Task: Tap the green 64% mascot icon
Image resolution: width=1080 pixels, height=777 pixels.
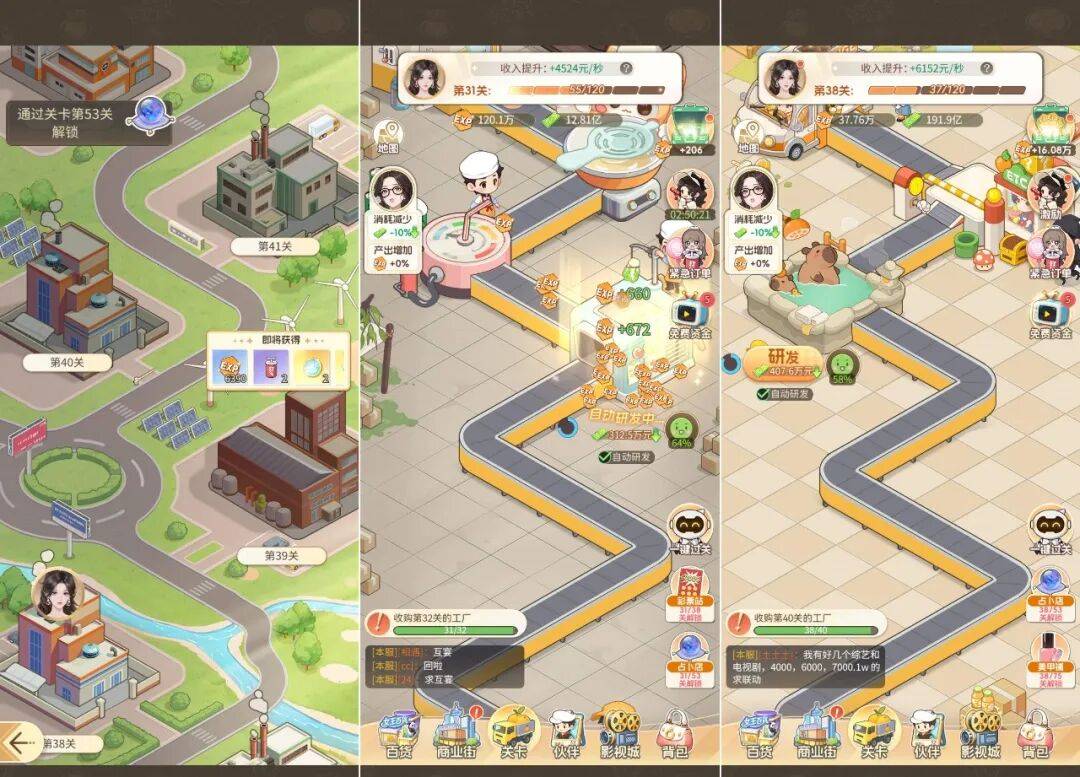Action: coord(682,431)
